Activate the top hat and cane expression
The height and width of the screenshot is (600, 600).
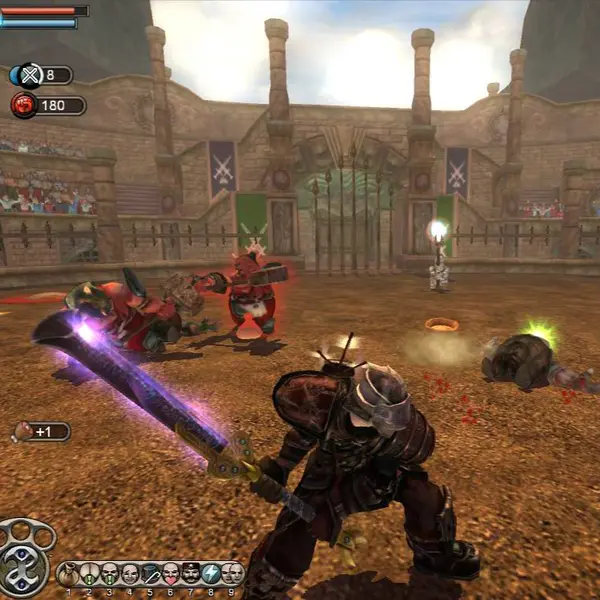pos(150,573)
